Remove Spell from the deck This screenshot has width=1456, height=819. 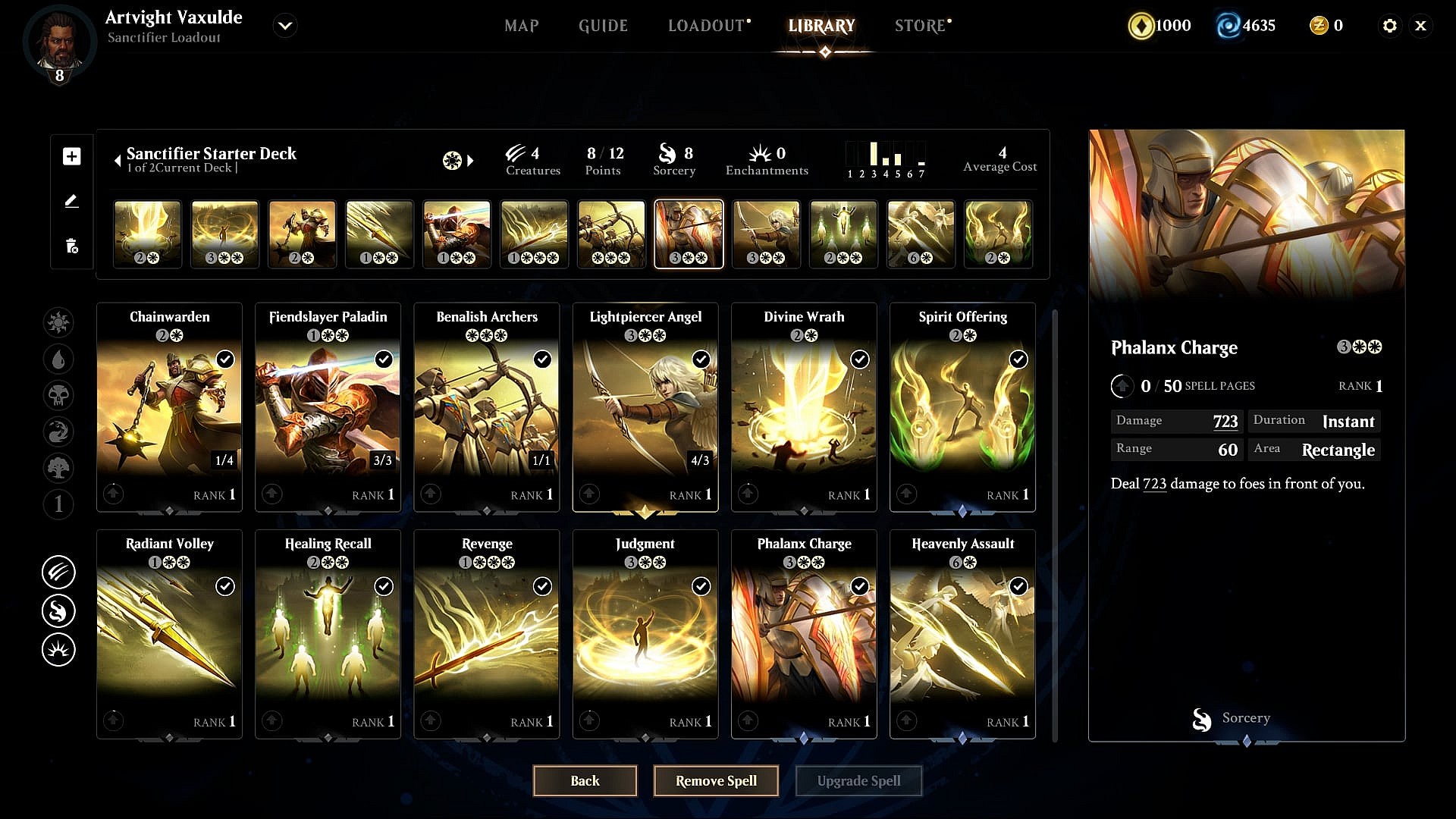(716, 780)
